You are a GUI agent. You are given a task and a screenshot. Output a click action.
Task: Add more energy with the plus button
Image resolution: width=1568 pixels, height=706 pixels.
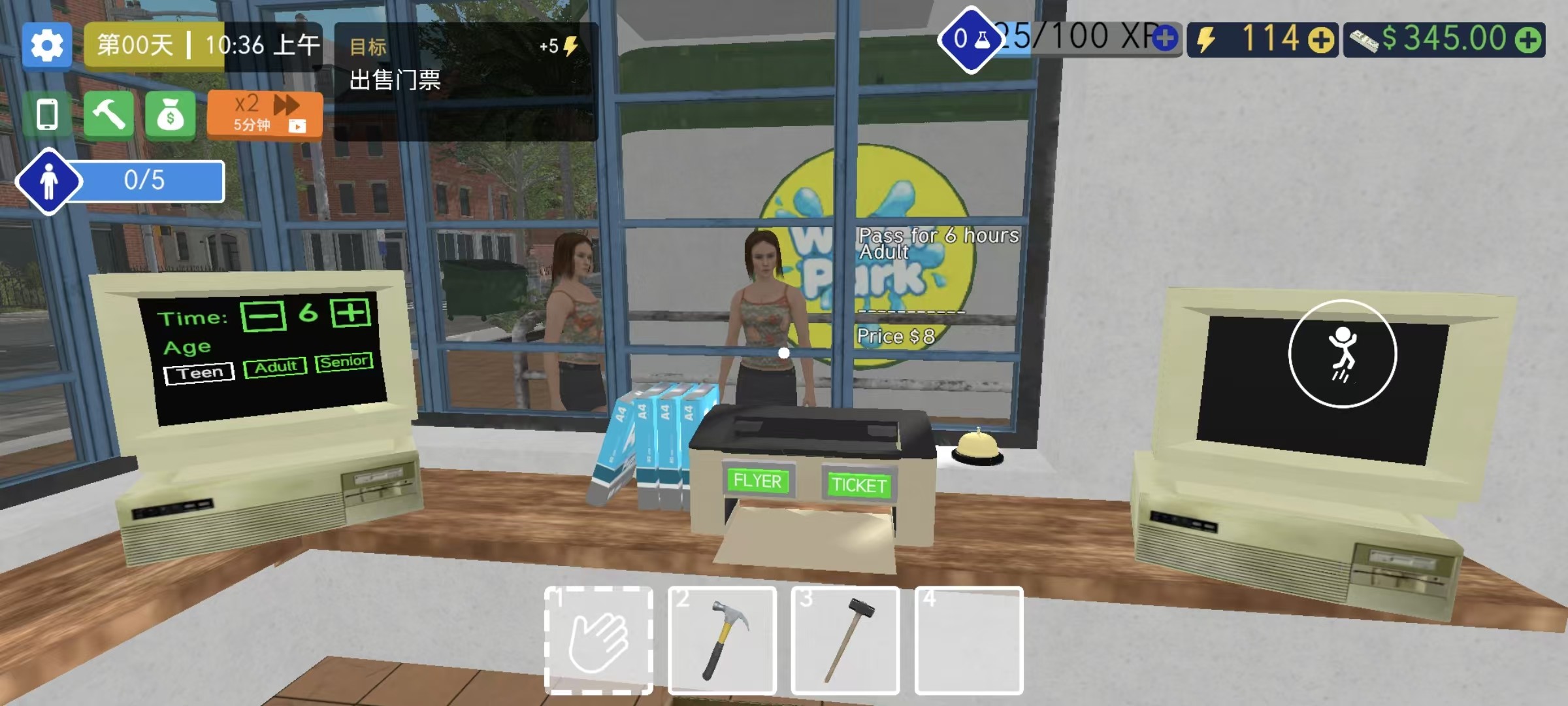1321,41
